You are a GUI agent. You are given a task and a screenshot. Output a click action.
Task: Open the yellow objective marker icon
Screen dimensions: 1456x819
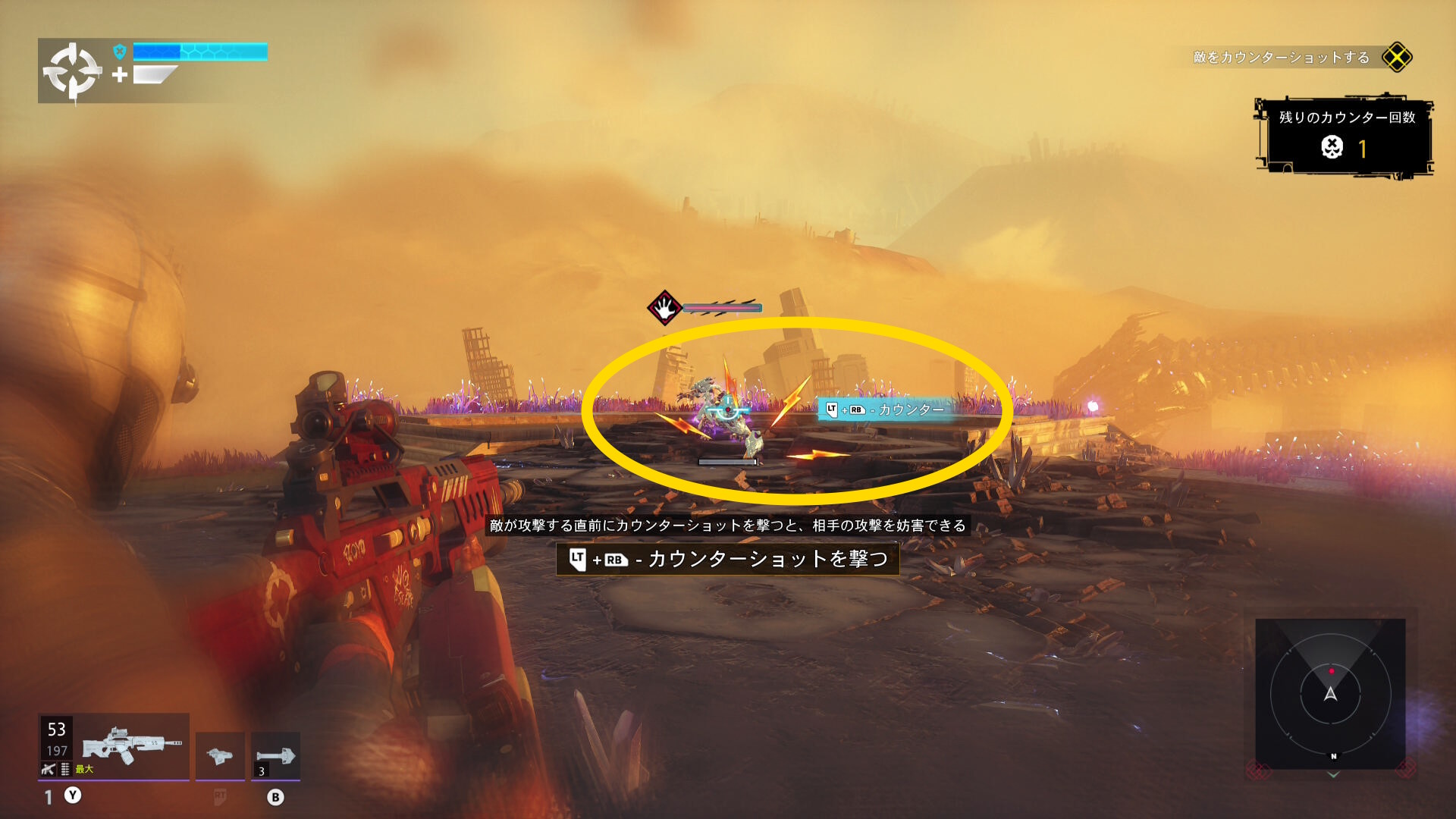pyautogui.click(x=1396, y=57)
